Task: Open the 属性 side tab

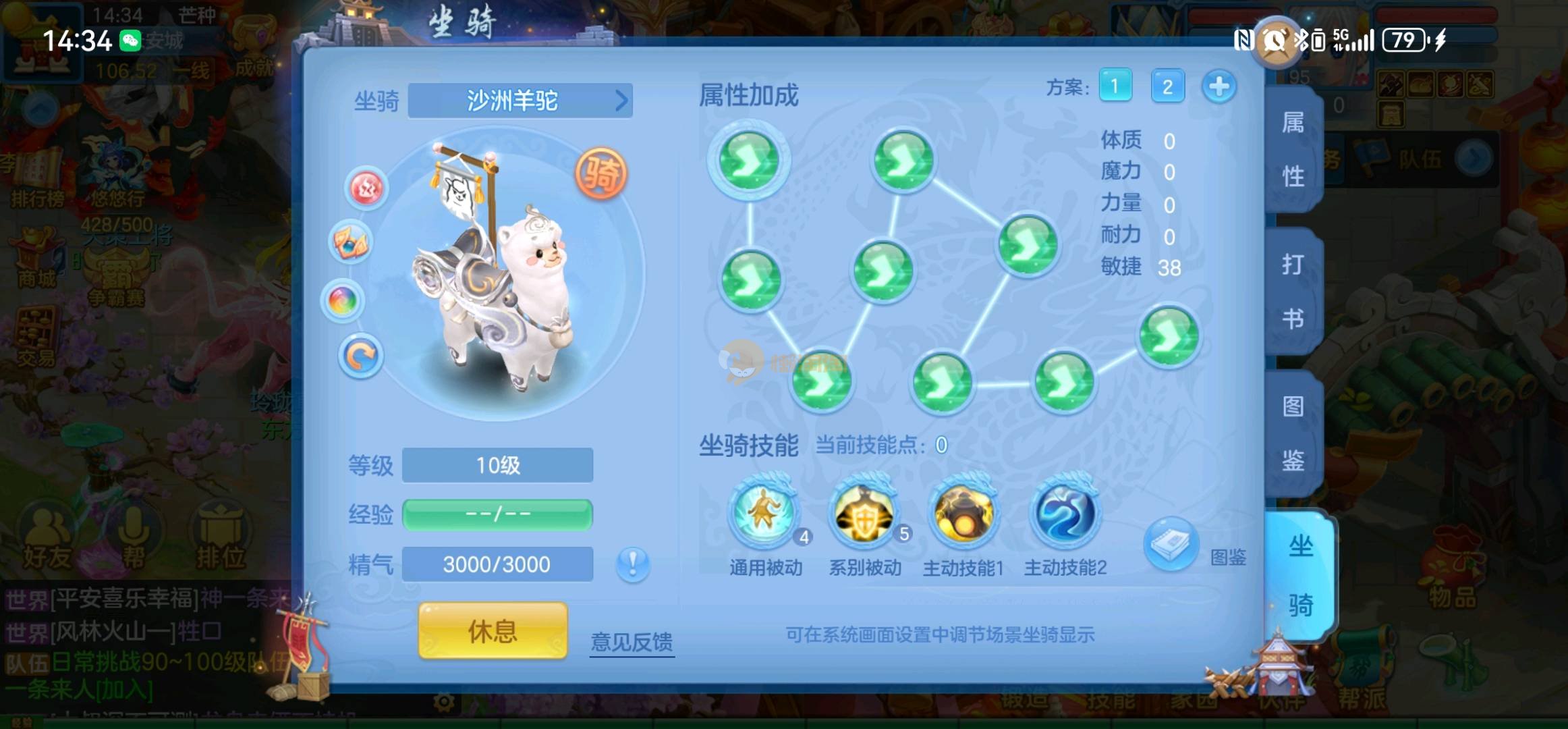Action: [1293, 150]
